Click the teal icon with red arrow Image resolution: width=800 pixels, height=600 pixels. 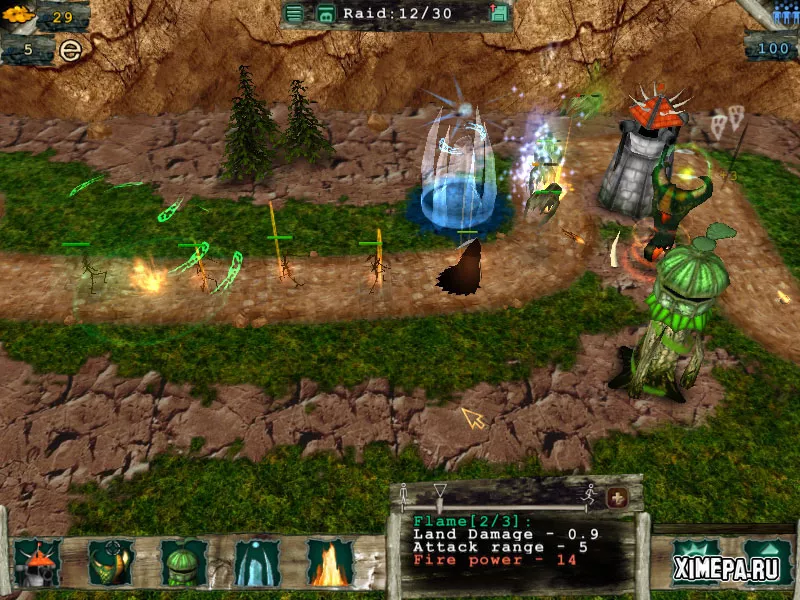pos(499,13)
